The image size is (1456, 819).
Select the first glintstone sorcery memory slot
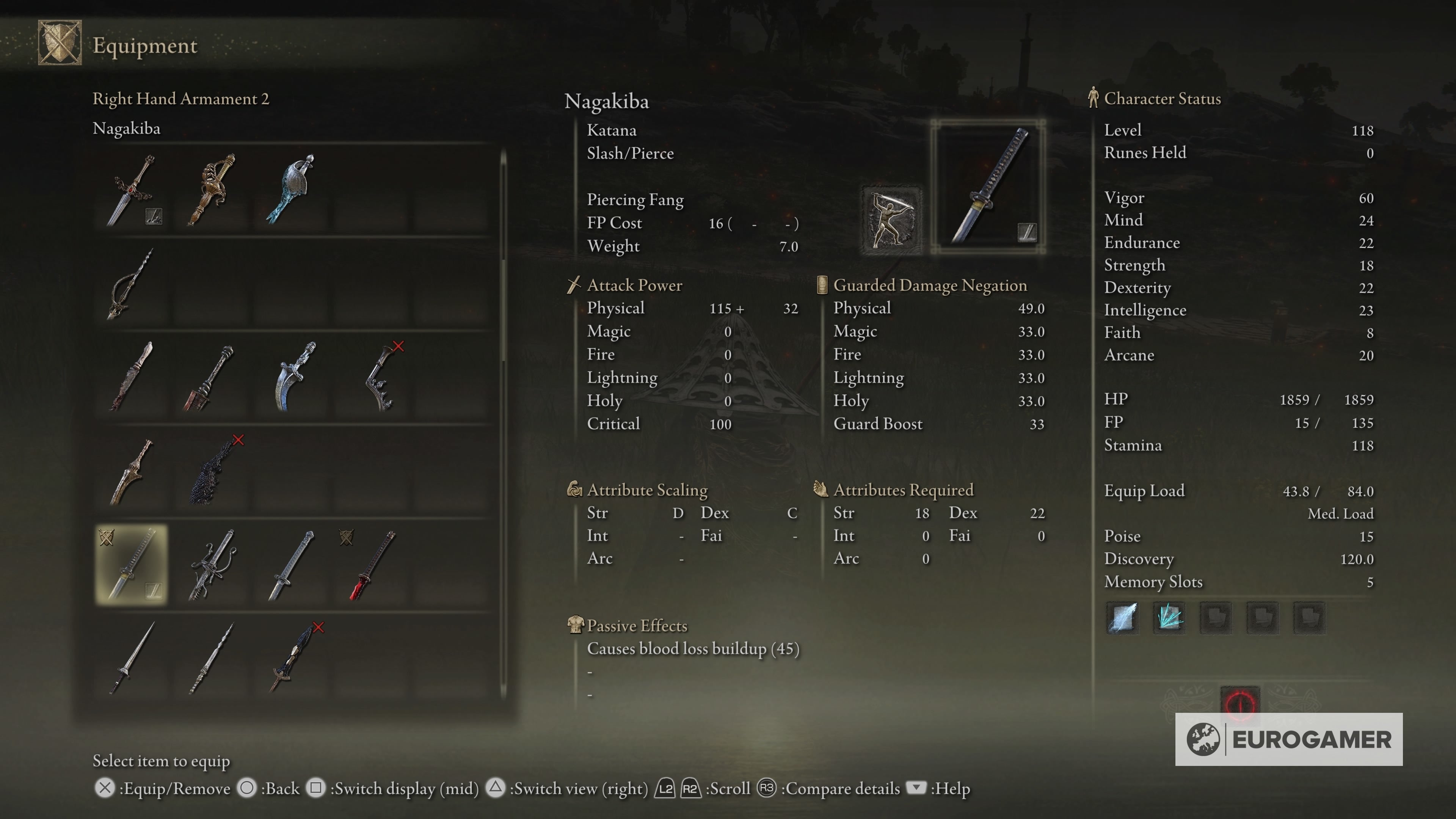pyautogui.click(x=1122, y=618)
